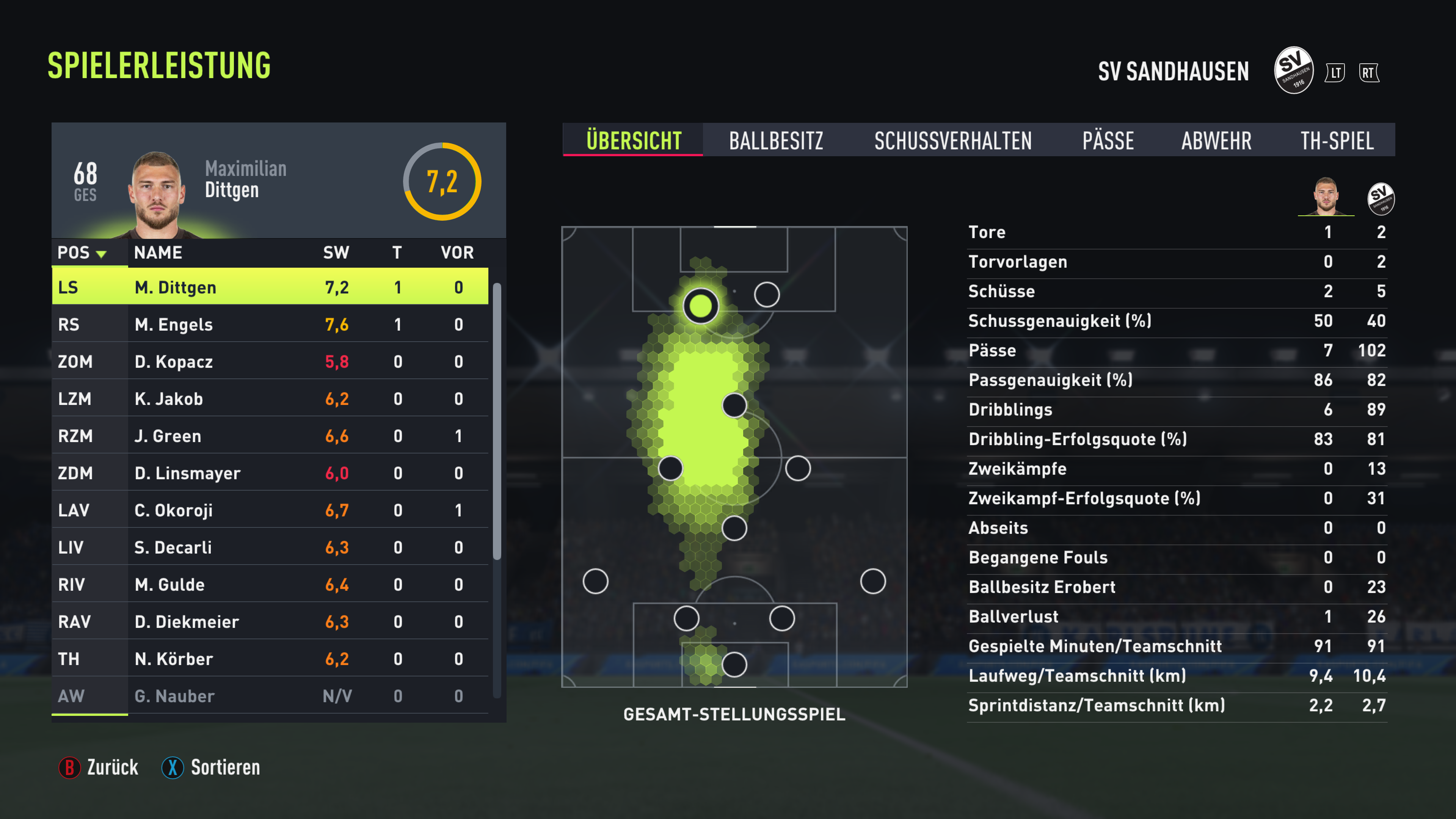
Task: Select D. Diekmeier's row
Action: click(270, 622)
